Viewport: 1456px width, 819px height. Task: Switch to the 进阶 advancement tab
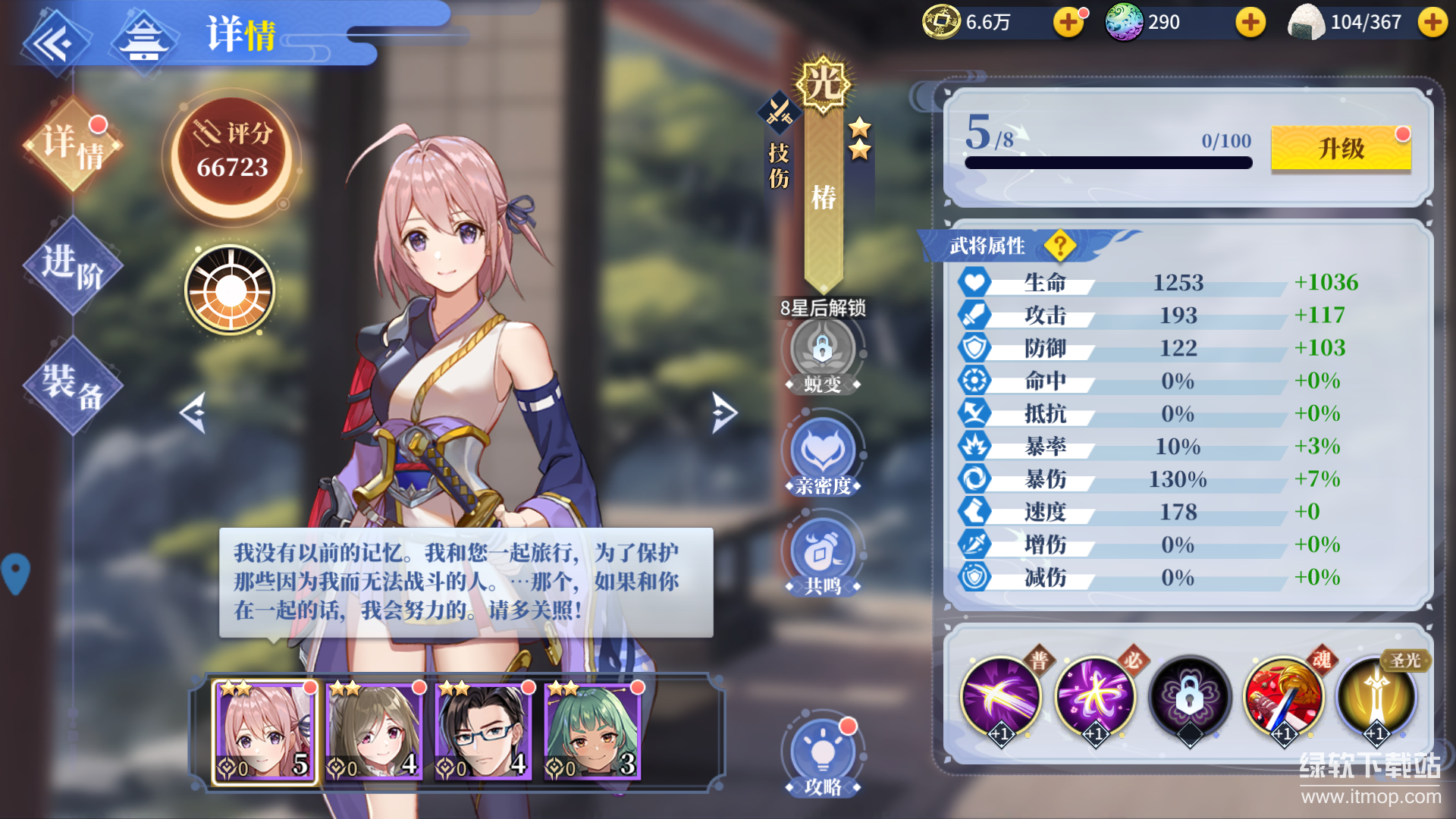73,265
